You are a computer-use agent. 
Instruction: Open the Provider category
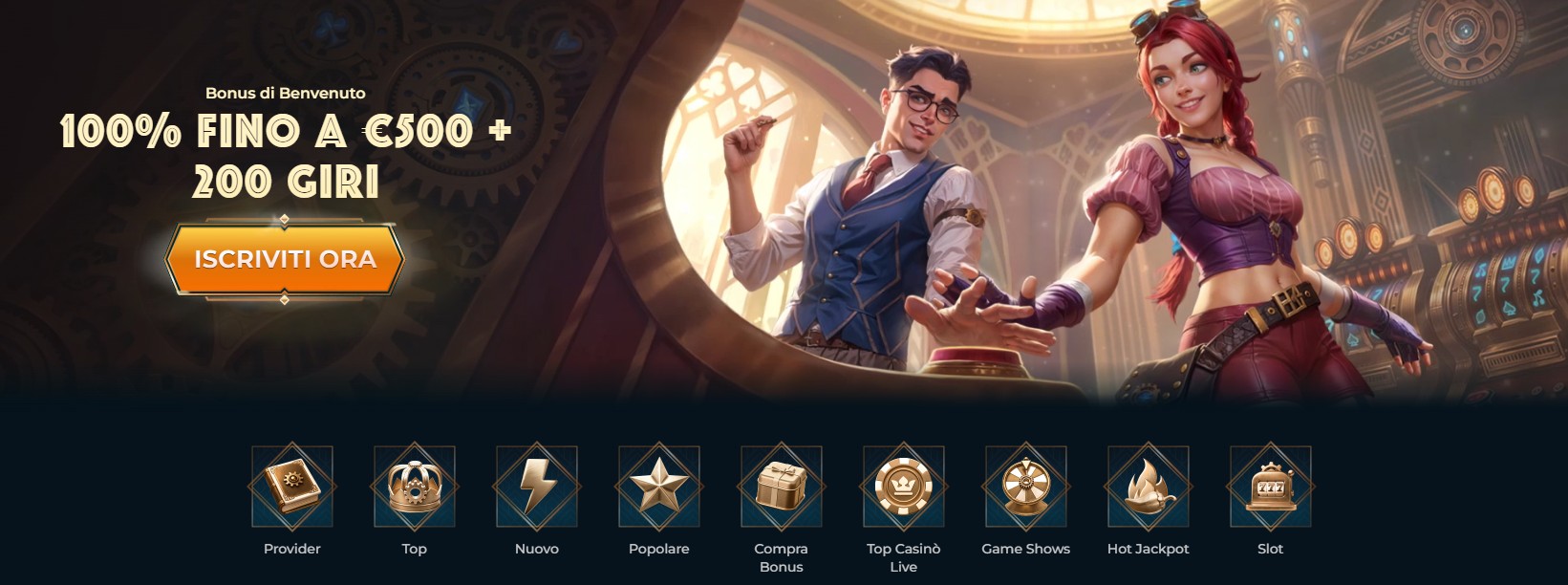292,487
